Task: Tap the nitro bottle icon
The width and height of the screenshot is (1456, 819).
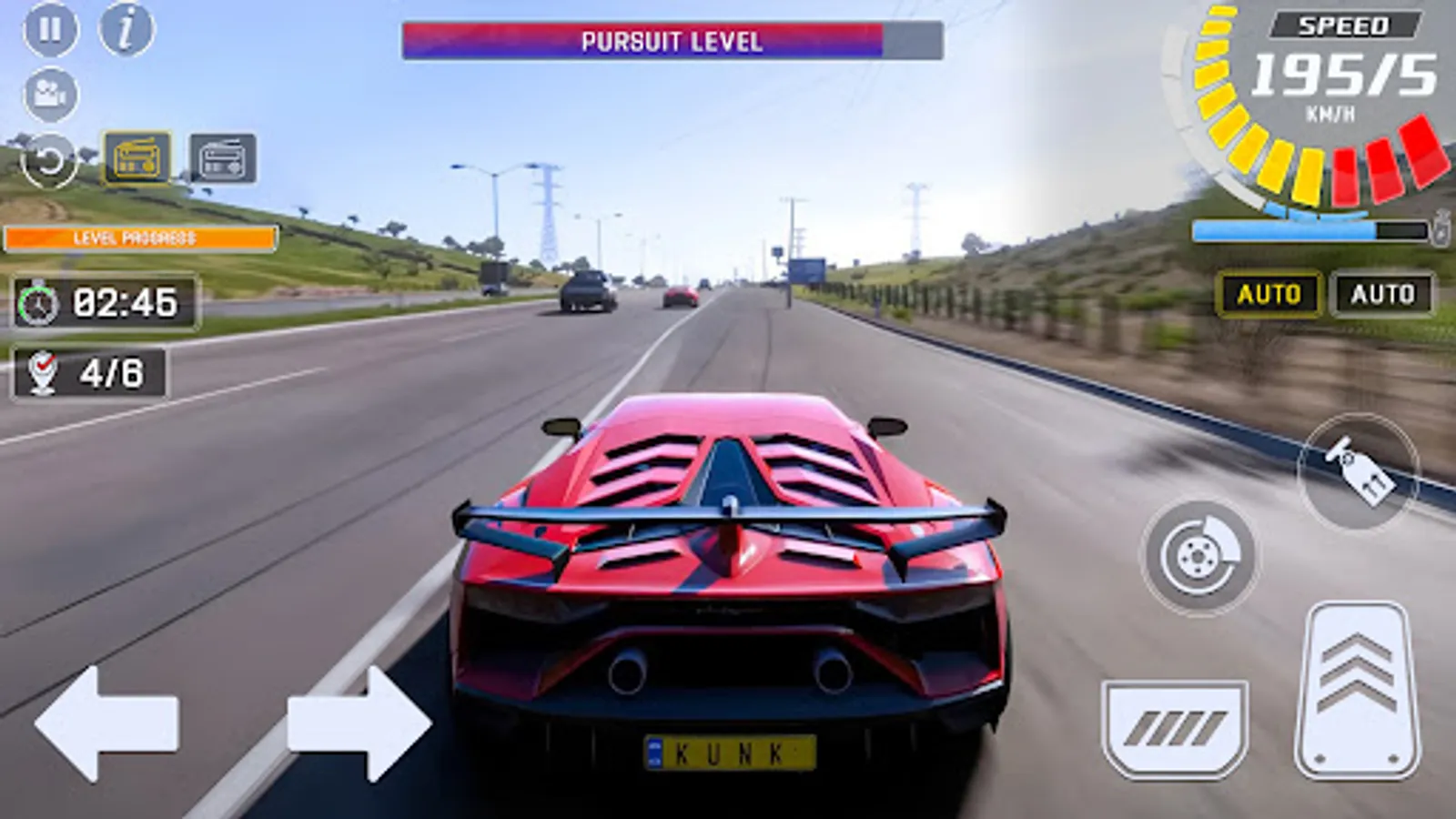Action: click(1441, 226)
